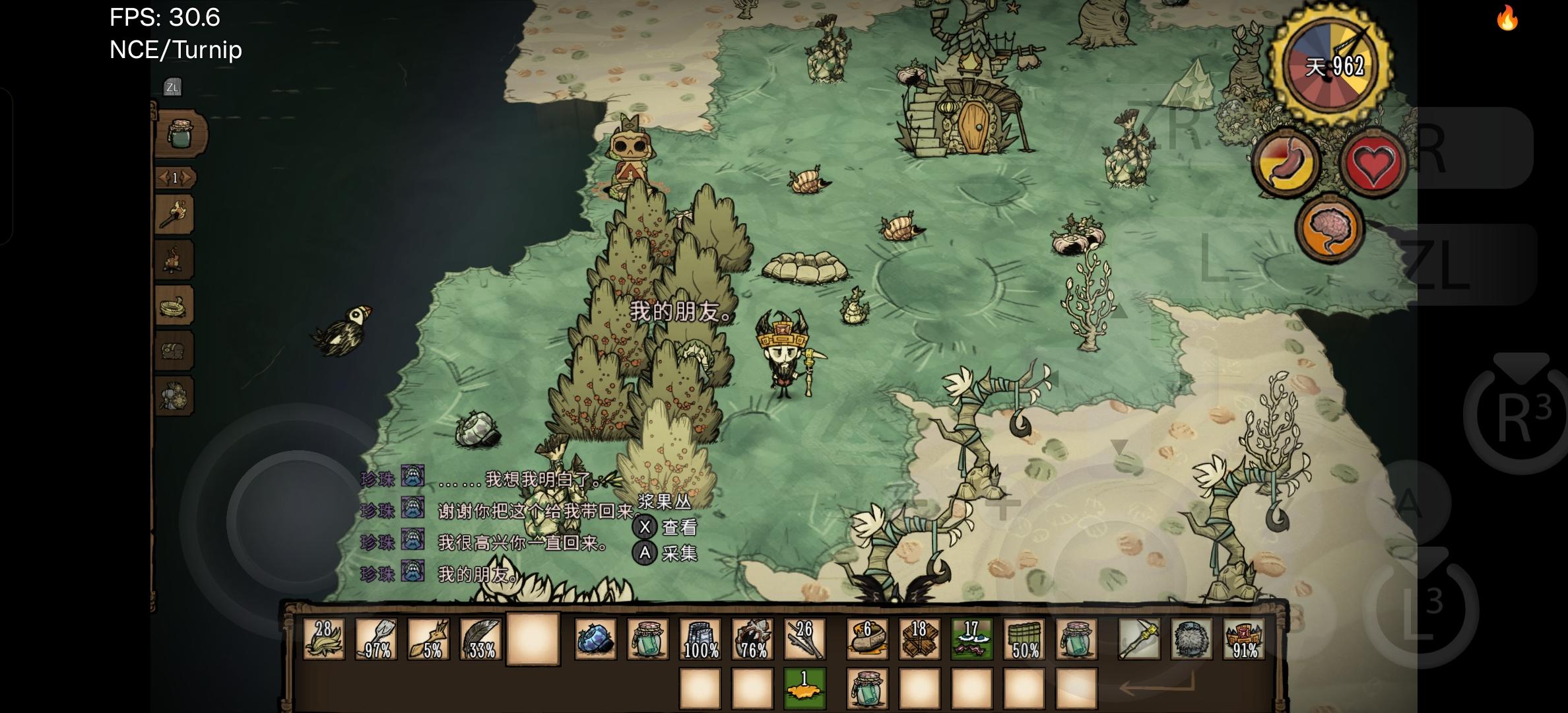1568x713 pixels.
Task: Pick the item at 100% durability
Action: [700, 639]
